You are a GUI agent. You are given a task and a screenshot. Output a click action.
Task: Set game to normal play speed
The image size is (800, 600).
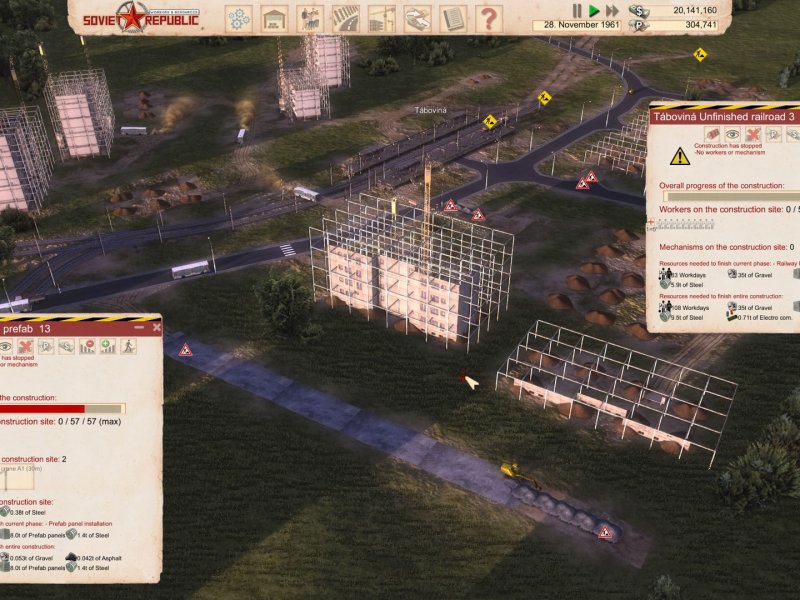tap(594, 10)
